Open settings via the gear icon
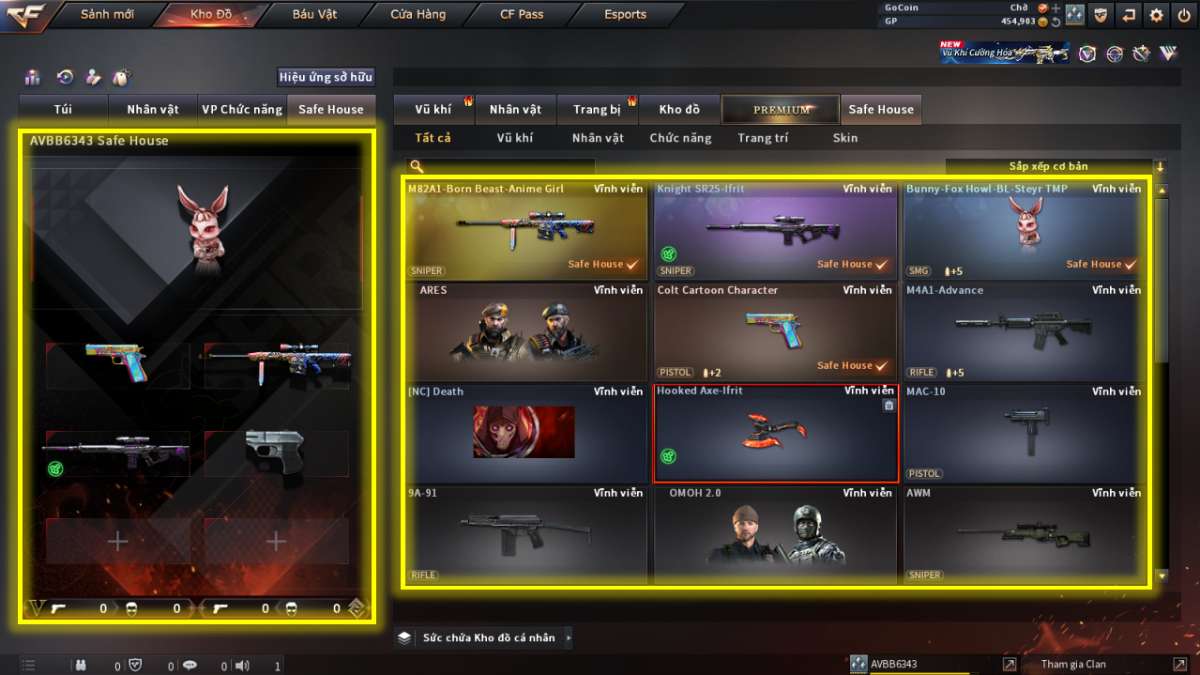1200x675 pixels. pyautogui.click(x=1156, y=15)
